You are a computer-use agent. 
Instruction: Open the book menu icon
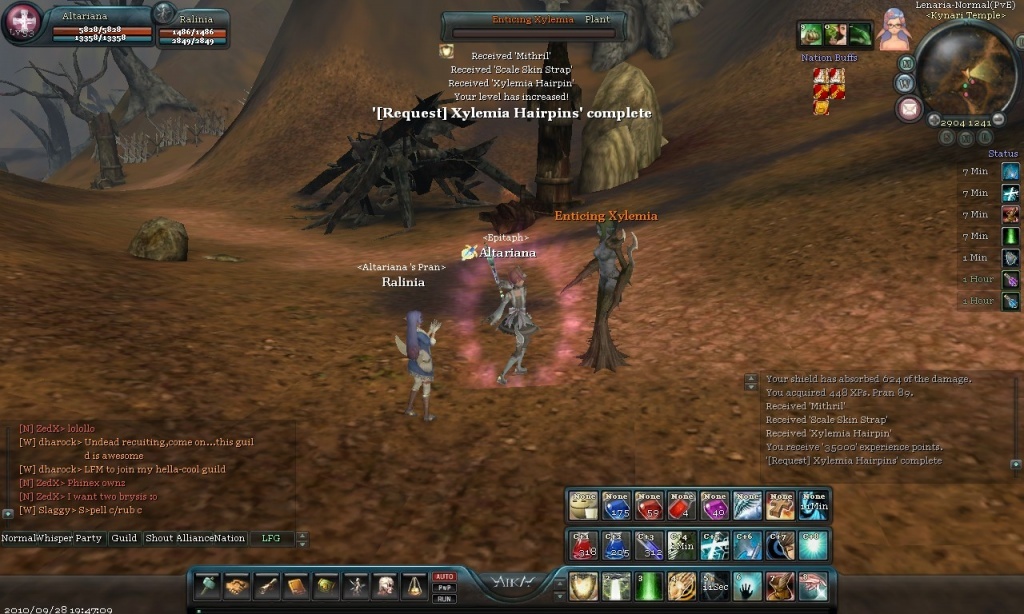pos(297,586)
